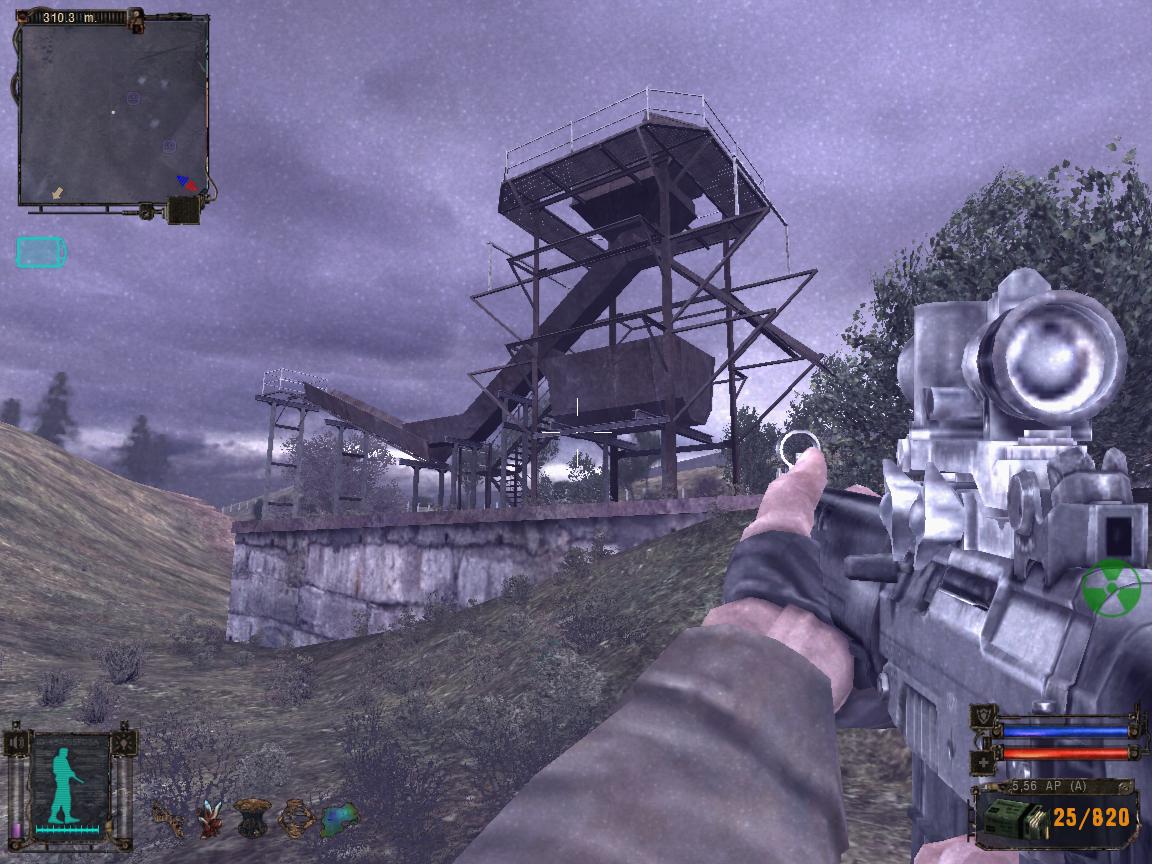
Task: Pick the branching twig-like artifact on the belt
Action: pyautogui.click(x=168, y=818)
